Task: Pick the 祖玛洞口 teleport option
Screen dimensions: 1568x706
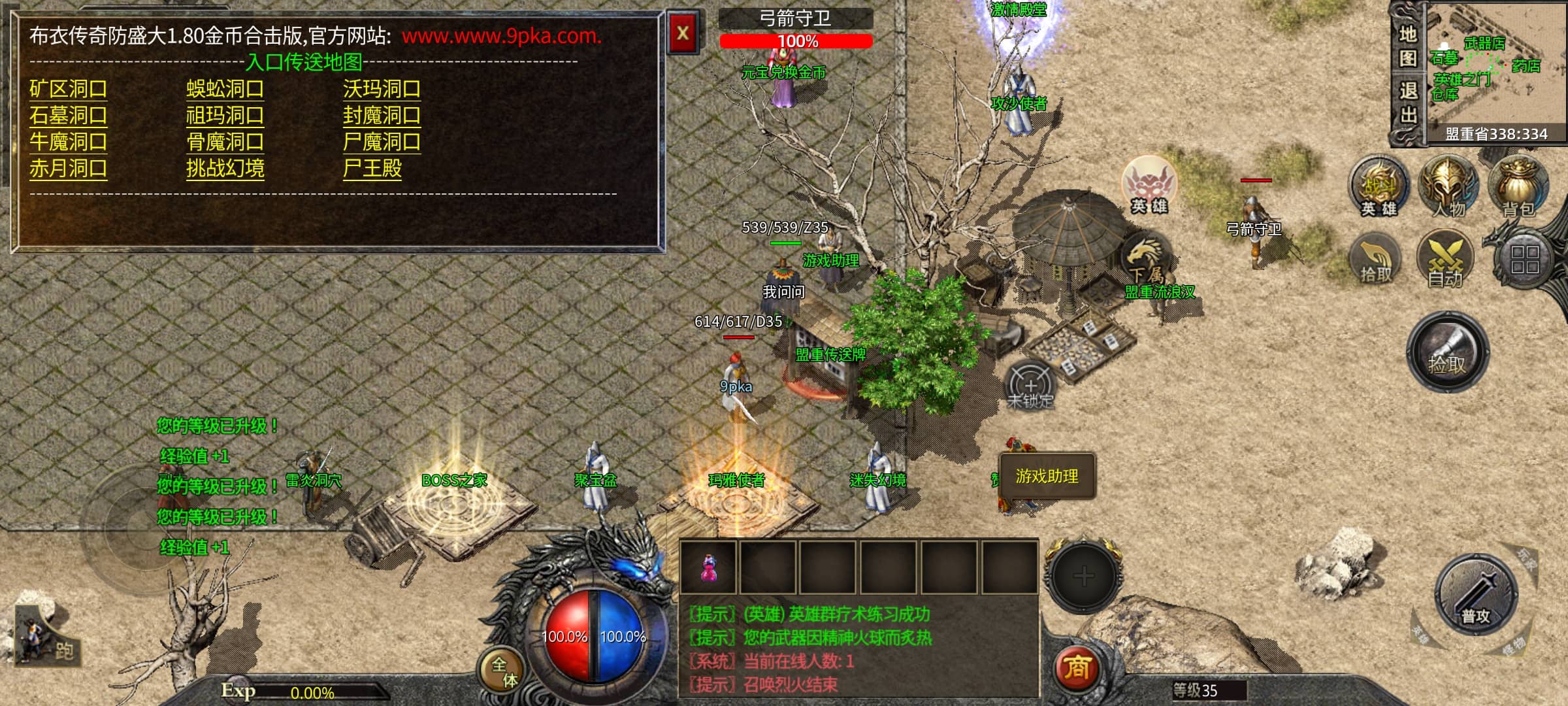Action: tap(225, 116)
